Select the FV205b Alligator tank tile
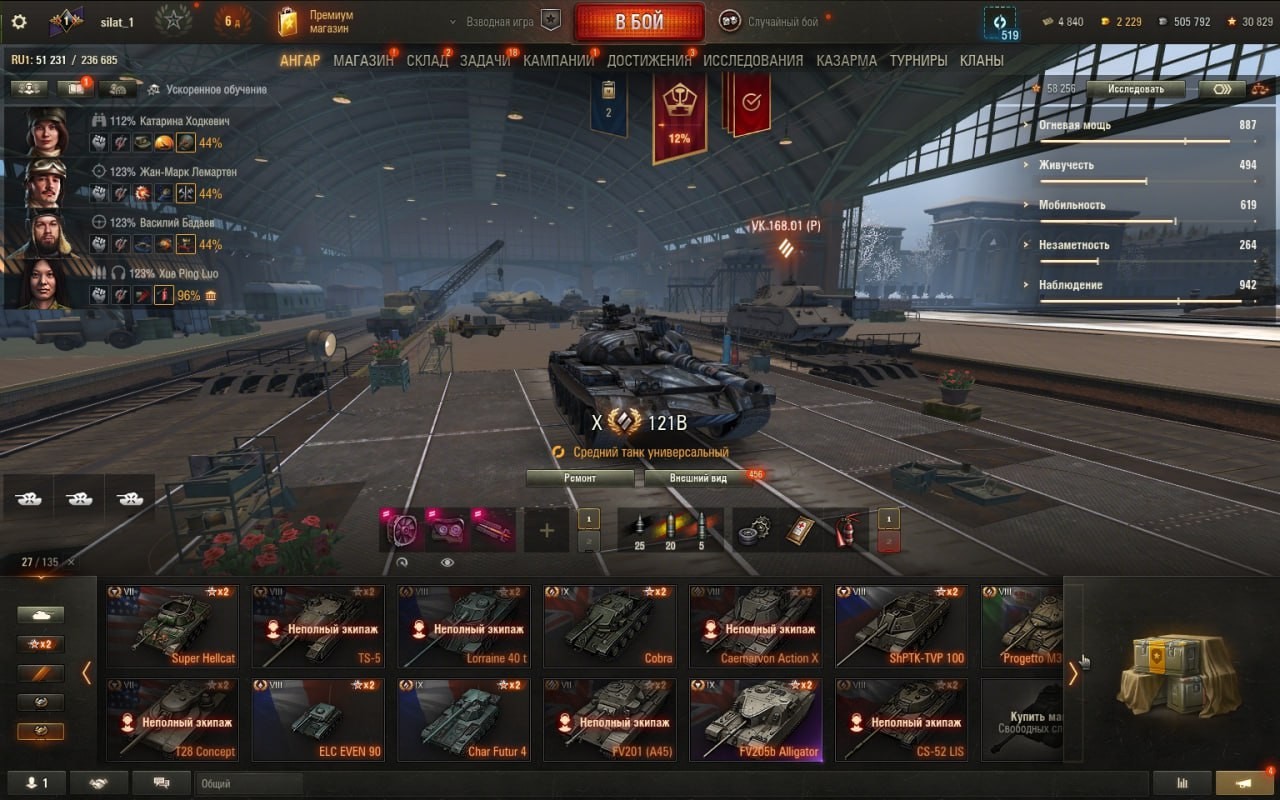1280x800 pixels. [755, 720]
